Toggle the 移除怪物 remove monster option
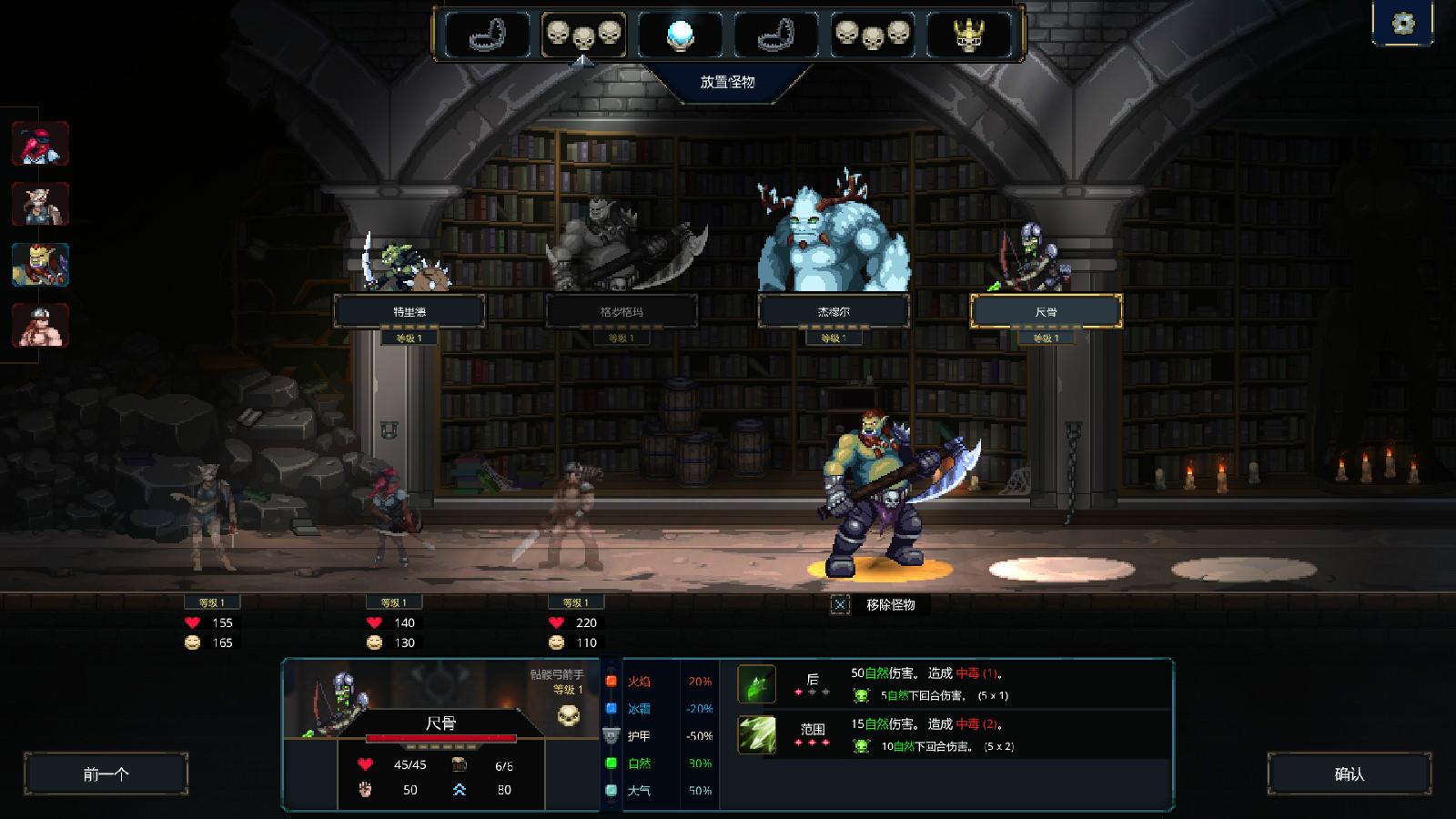Image resolution: width=1456 pixels, height=819 pixels. pos(840,605)
